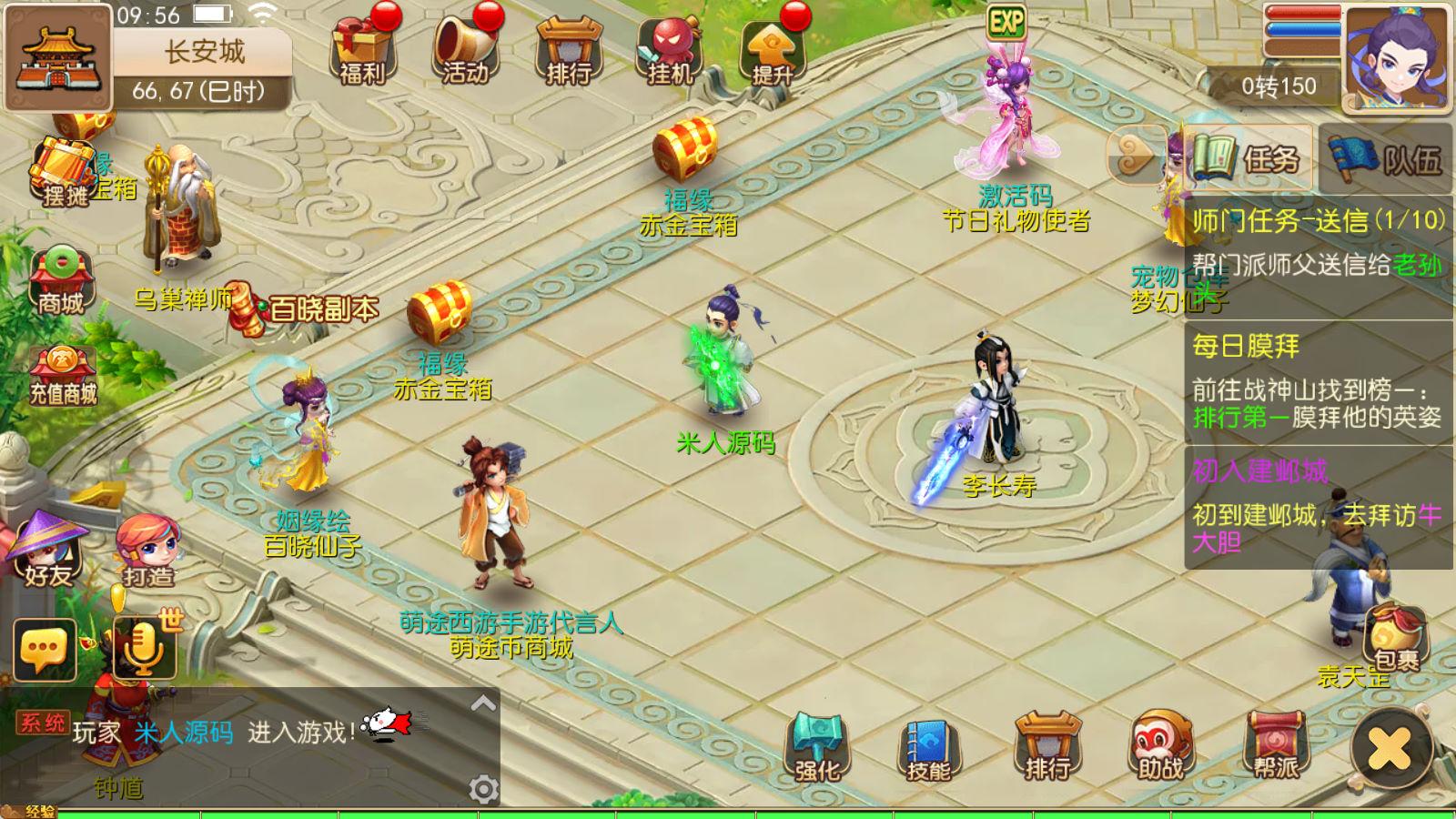
Task: Open the 充值商城 recharge shop
Action: pos(63,375)
